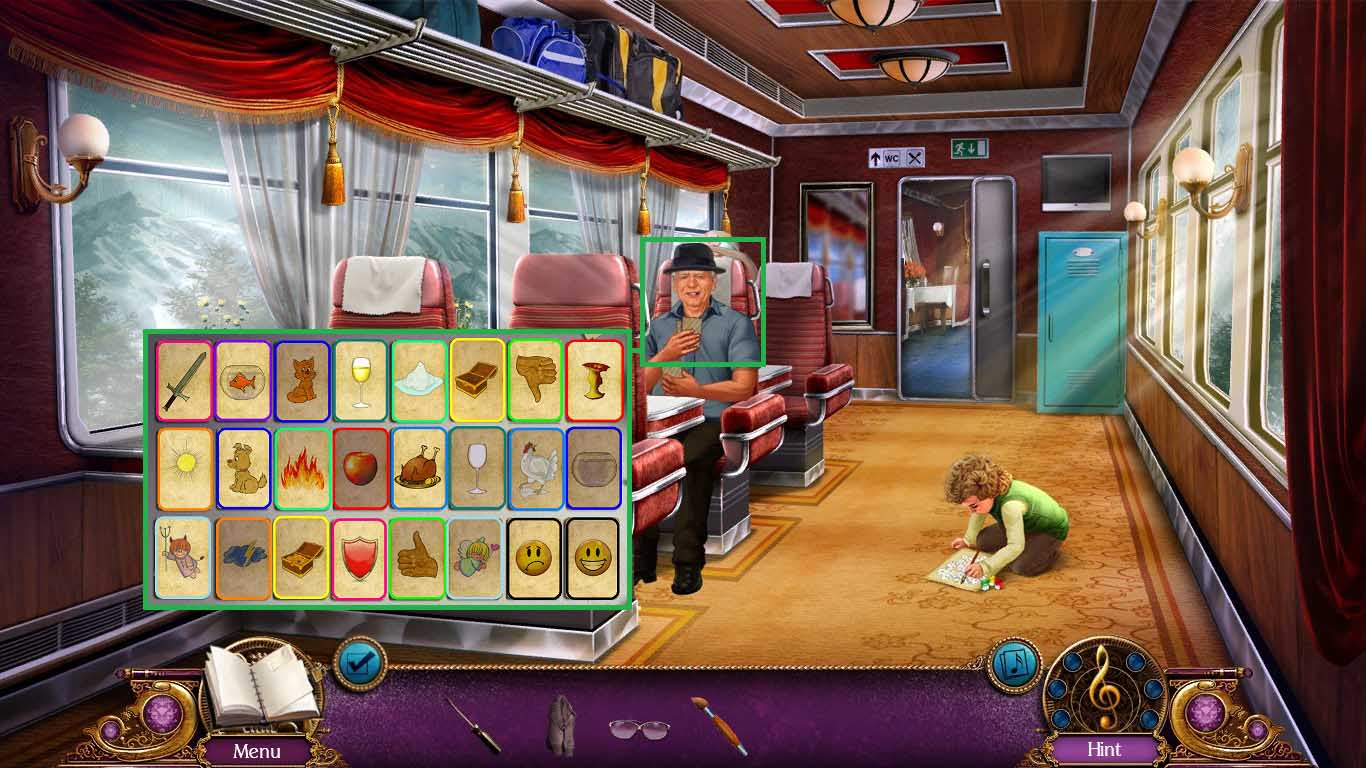Pick the red apple card
This screenshot has height=768, width=1366.
[x=359, y=468]
